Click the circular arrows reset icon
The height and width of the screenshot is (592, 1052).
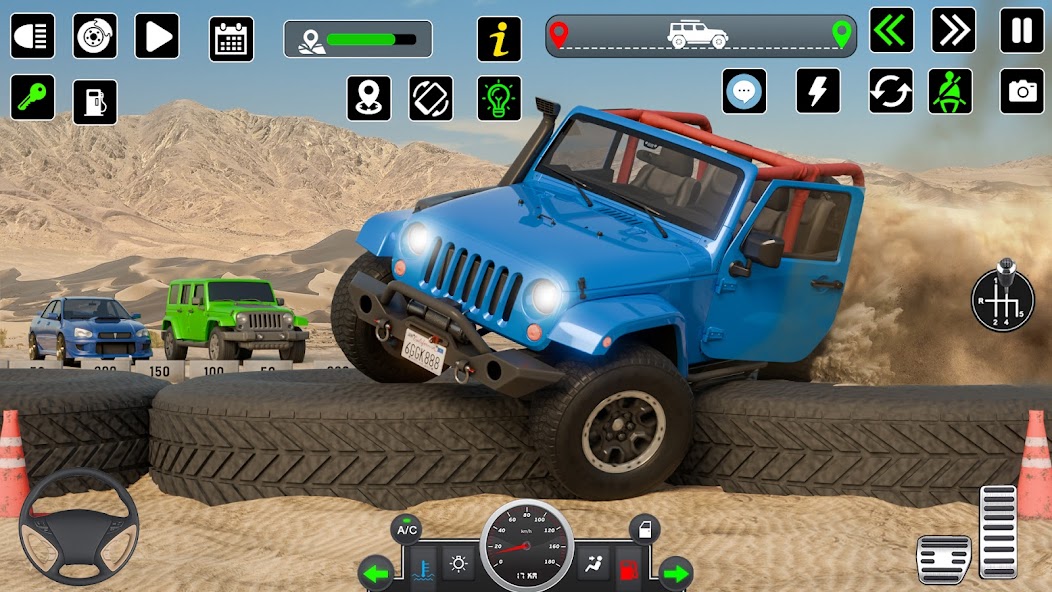click(891, 91)
